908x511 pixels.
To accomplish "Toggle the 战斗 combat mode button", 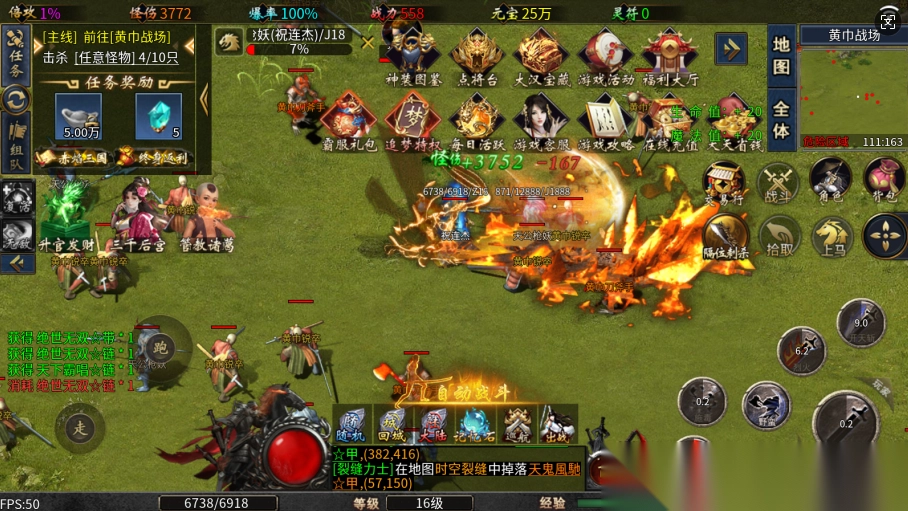I will coord(776,183).
